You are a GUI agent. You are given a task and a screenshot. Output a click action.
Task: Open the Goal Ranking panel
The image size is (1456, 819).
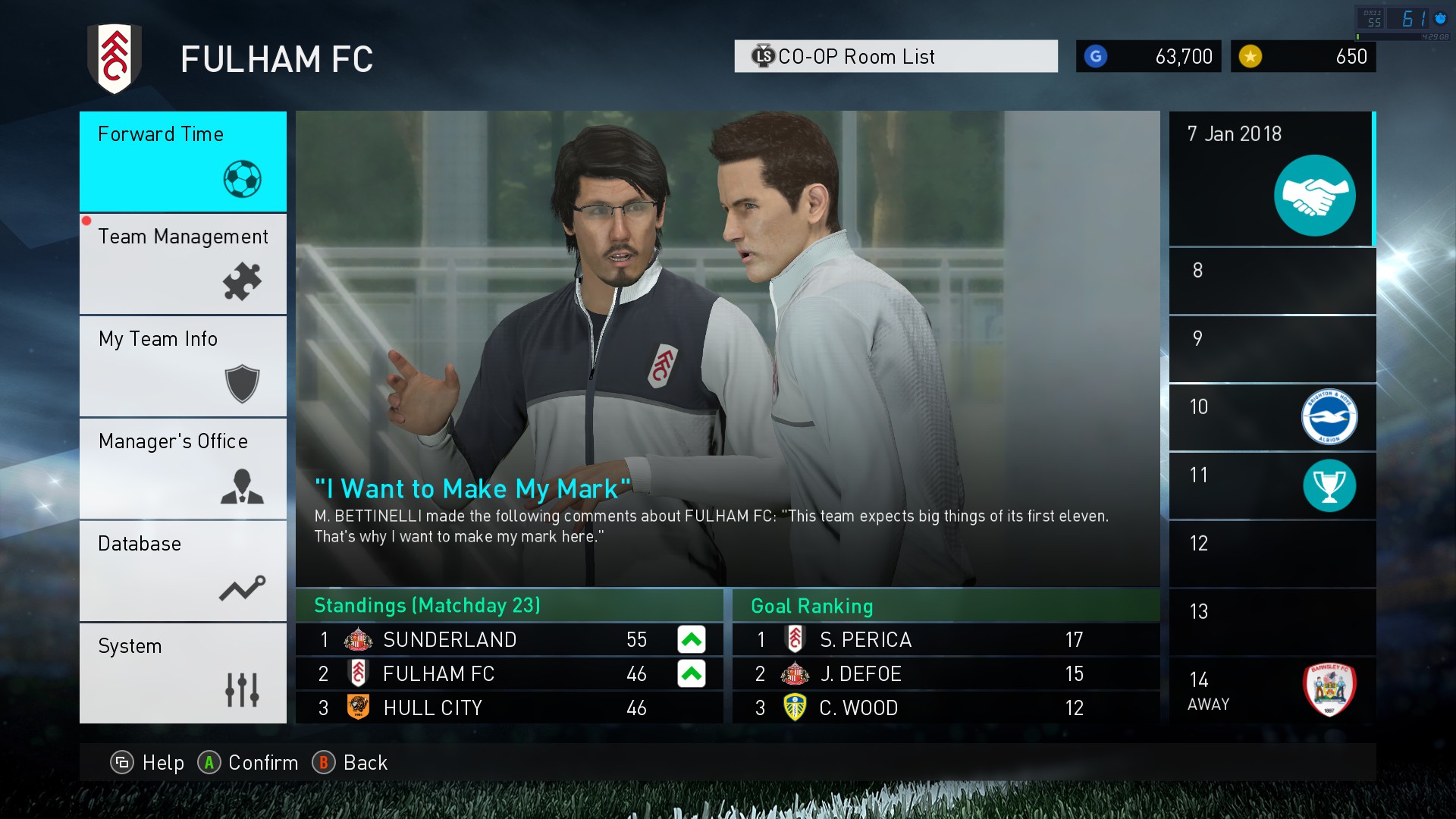click(x=946, y=606)
